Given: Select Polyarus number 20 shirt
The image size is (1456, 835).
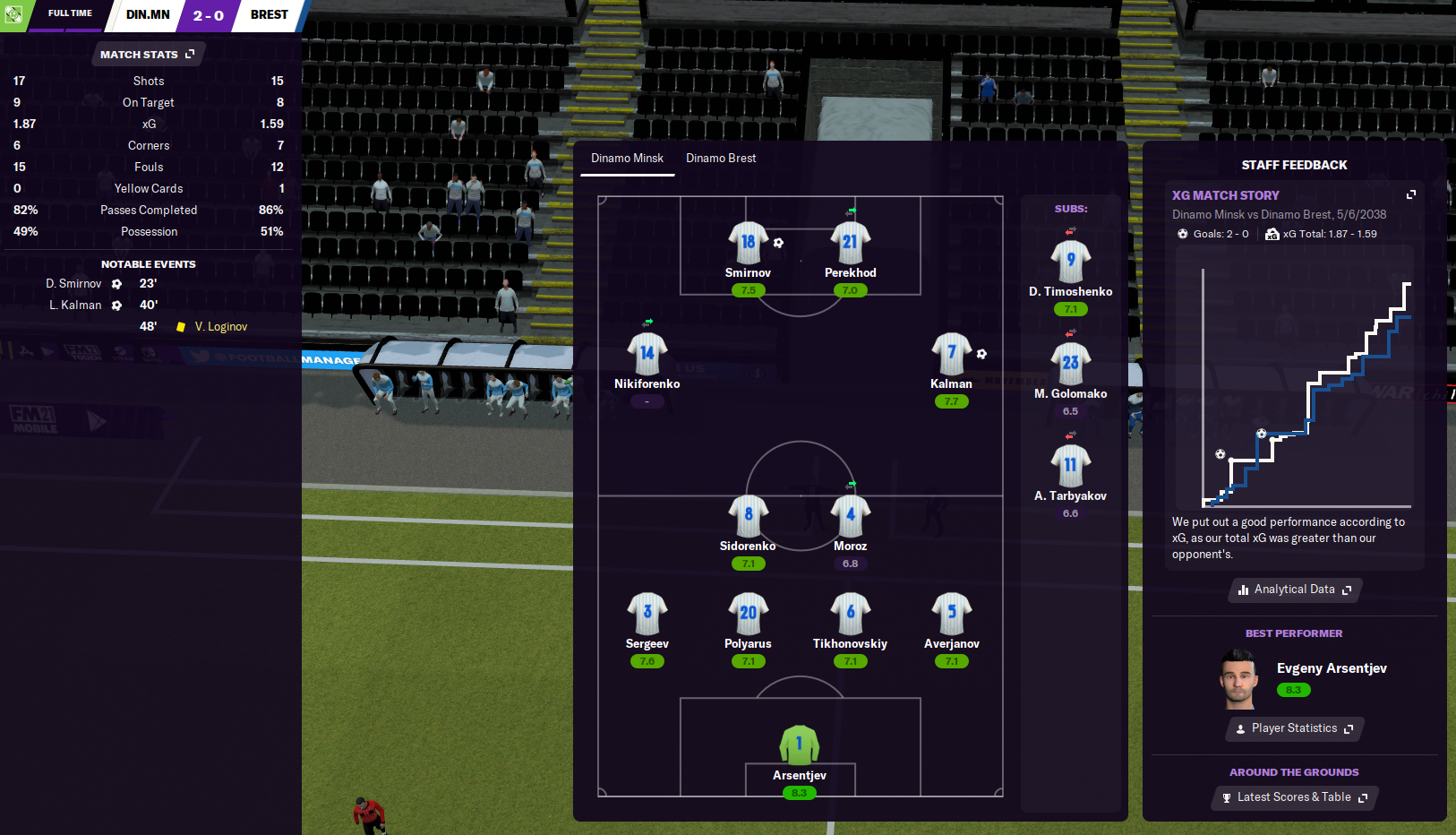Looking at the screenshot, I should tap(748, 614).
